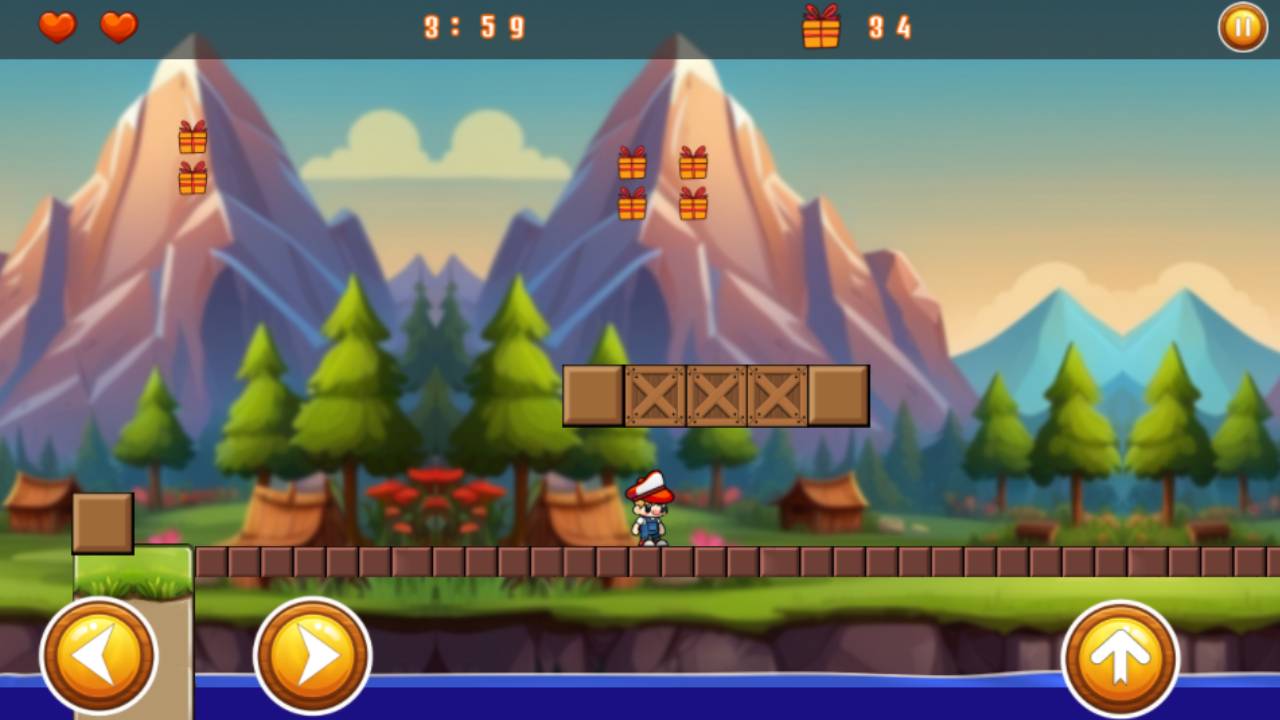Click the middle X crate on the platform

click(716, 395)
